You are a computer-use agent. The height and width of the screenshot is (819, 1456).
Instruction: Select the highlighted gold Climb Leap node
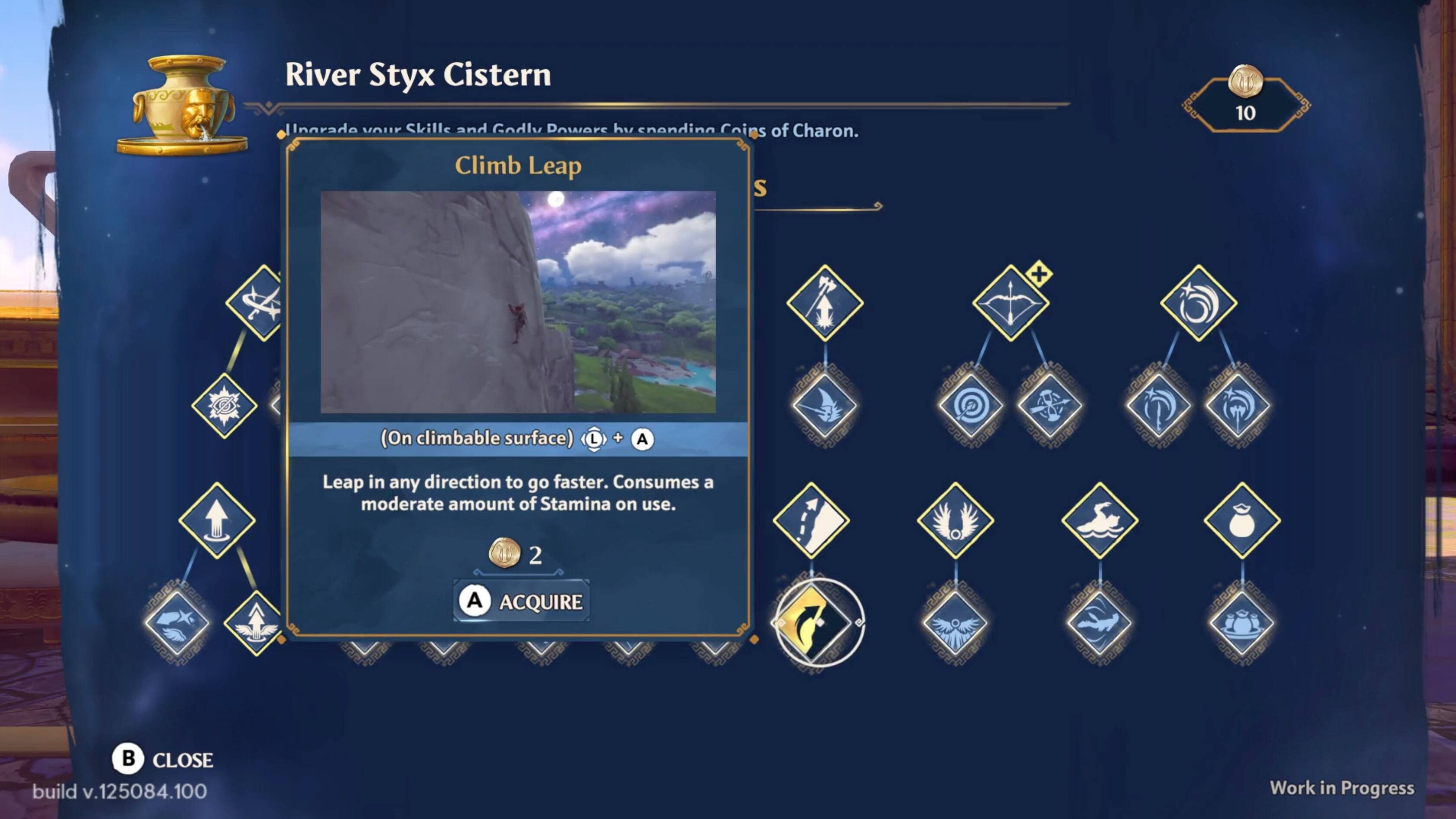[817, 622]
